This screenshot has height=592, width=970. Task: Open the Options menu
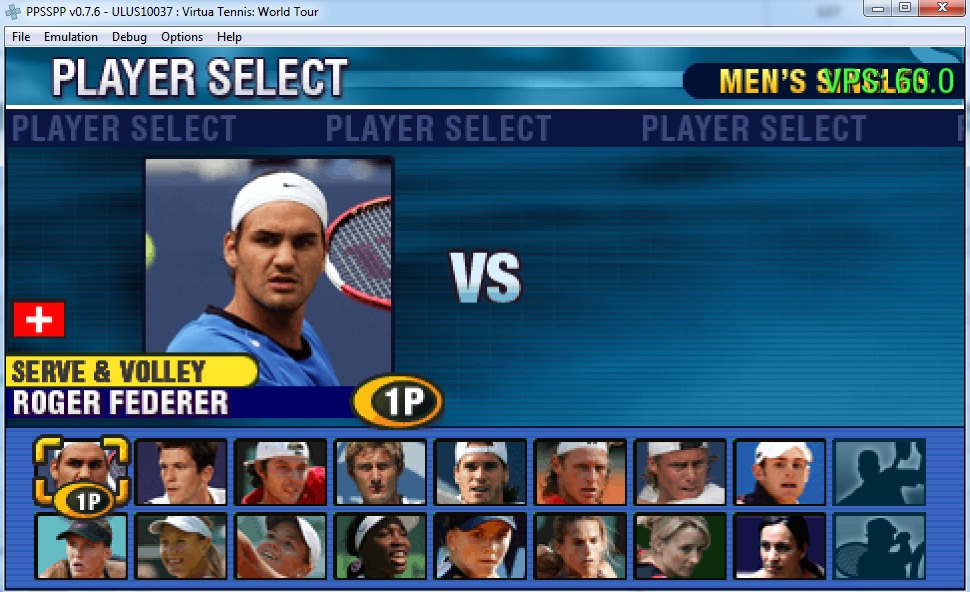coord(182,37)
